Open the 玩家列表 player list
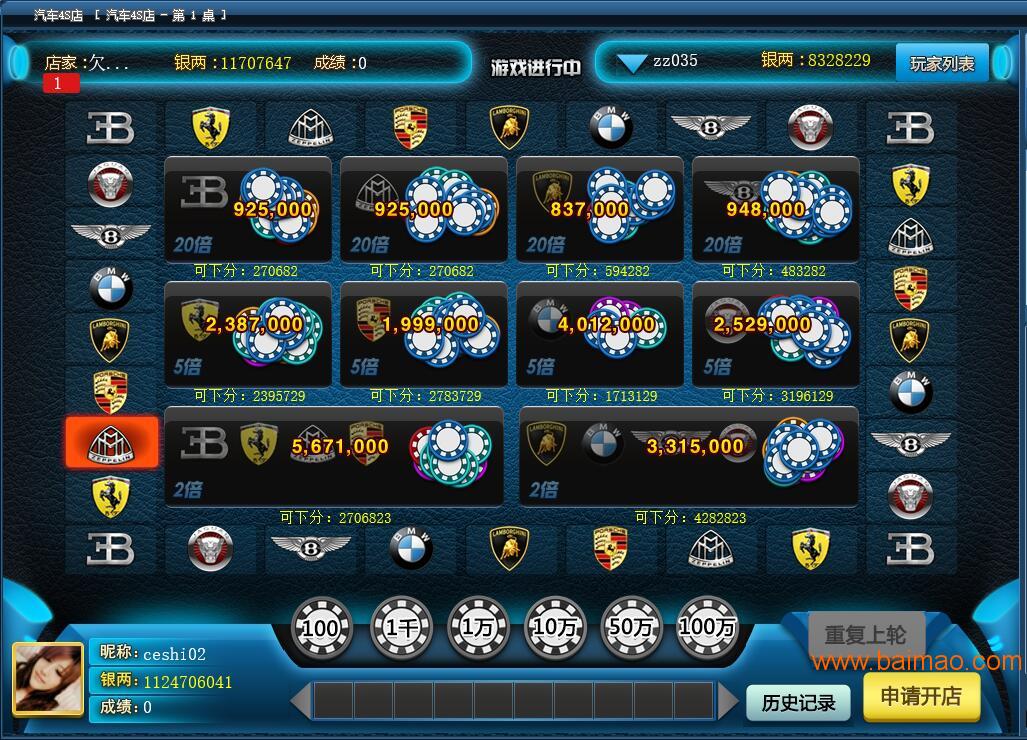The width and height of the screenshot is (1027, 740). pyautogui.click(x=941, y=63)
